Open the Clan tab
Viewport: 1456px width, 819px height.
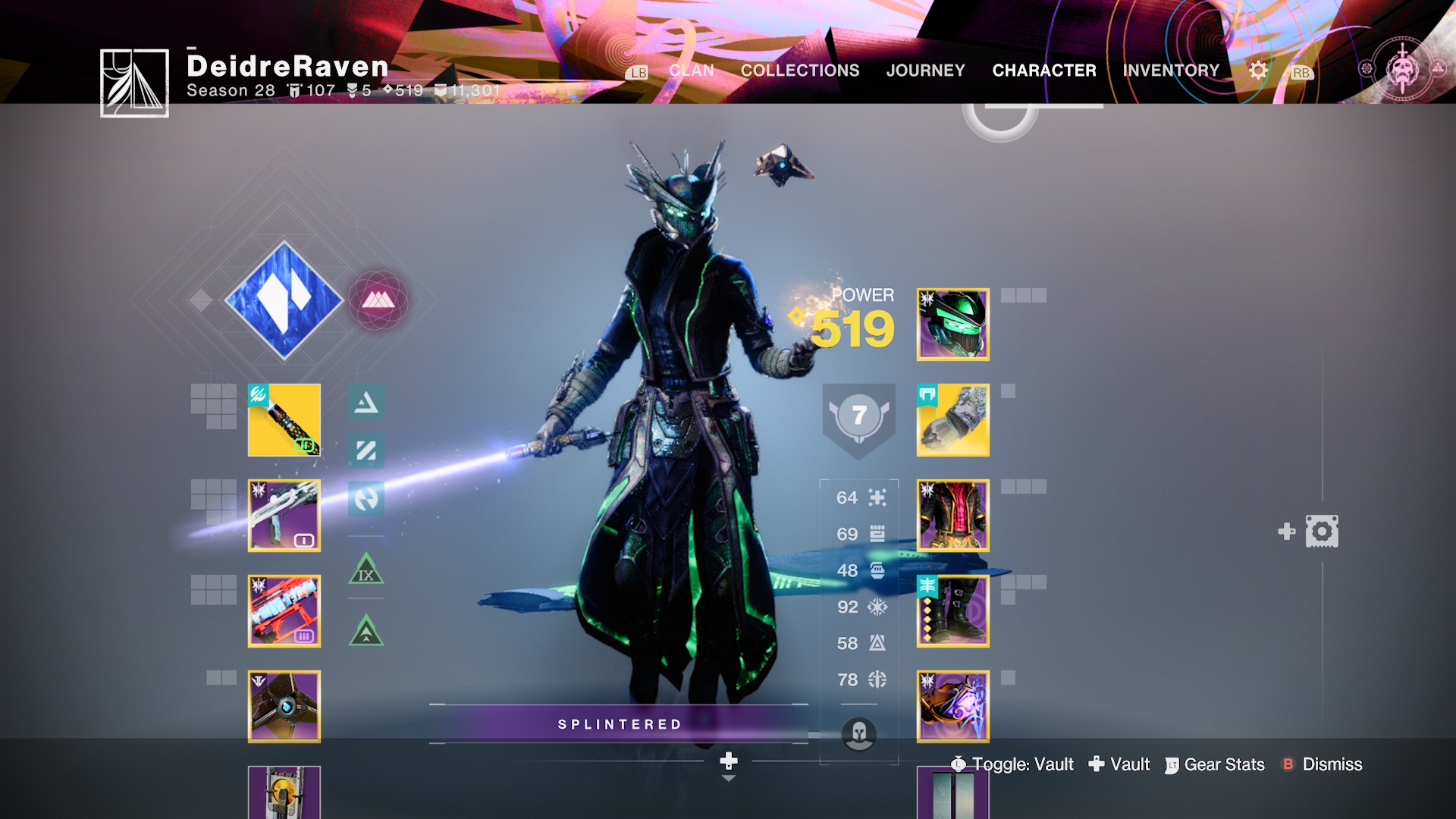coord(691,71)
